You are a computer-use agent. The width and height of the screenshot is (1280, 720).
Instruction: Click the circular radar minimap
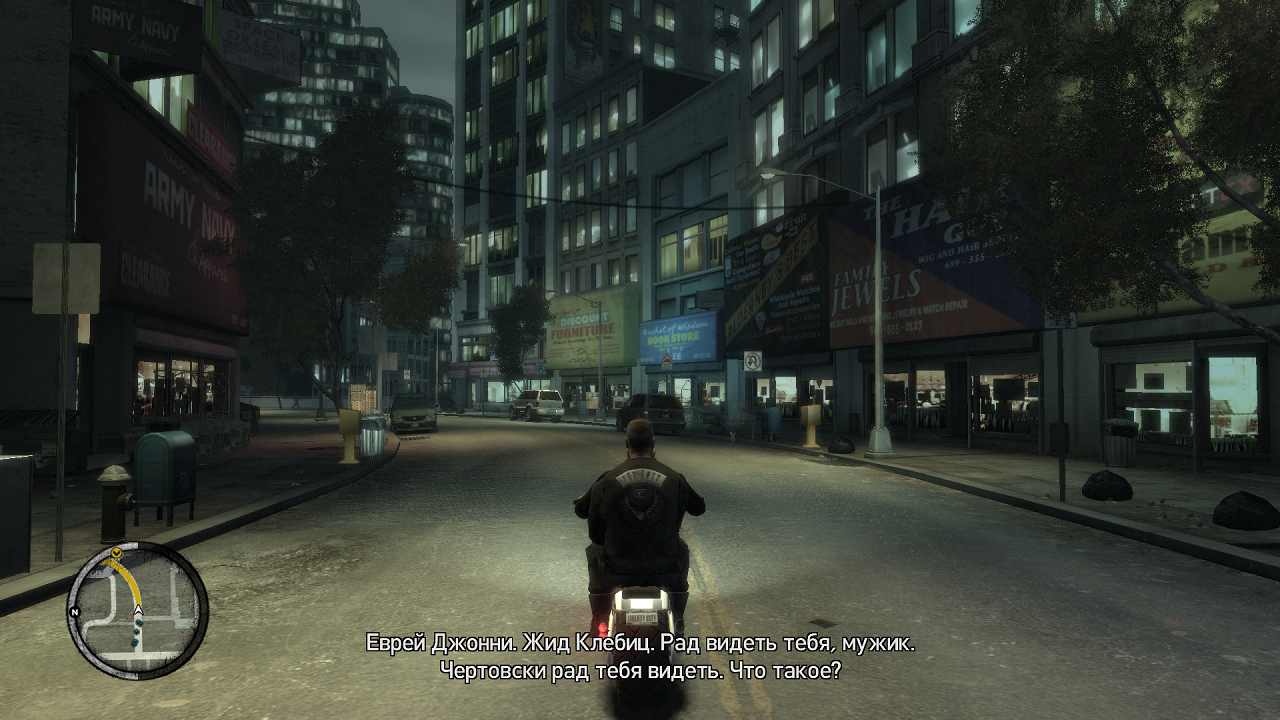[x=137, y=610]
